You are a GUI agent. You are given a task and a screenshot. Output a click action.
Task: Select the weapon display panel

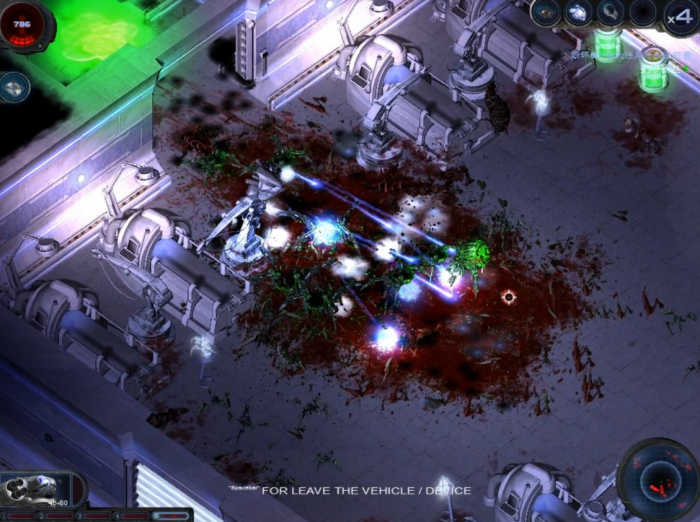pos(40,490)
